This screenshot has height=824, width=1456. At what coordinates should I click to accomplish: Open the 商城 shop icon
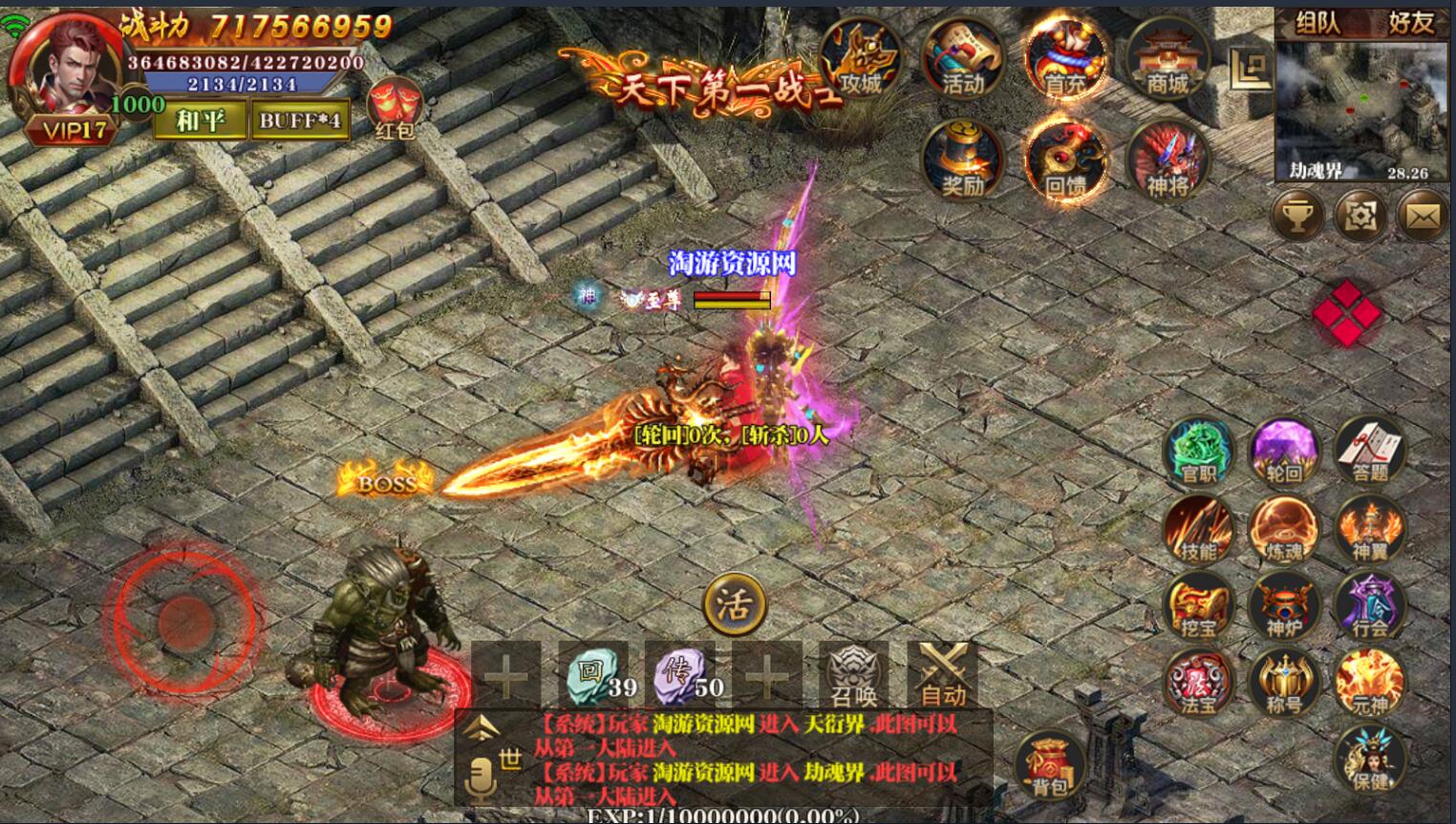pyautogui.click(x=1167, y=59)
